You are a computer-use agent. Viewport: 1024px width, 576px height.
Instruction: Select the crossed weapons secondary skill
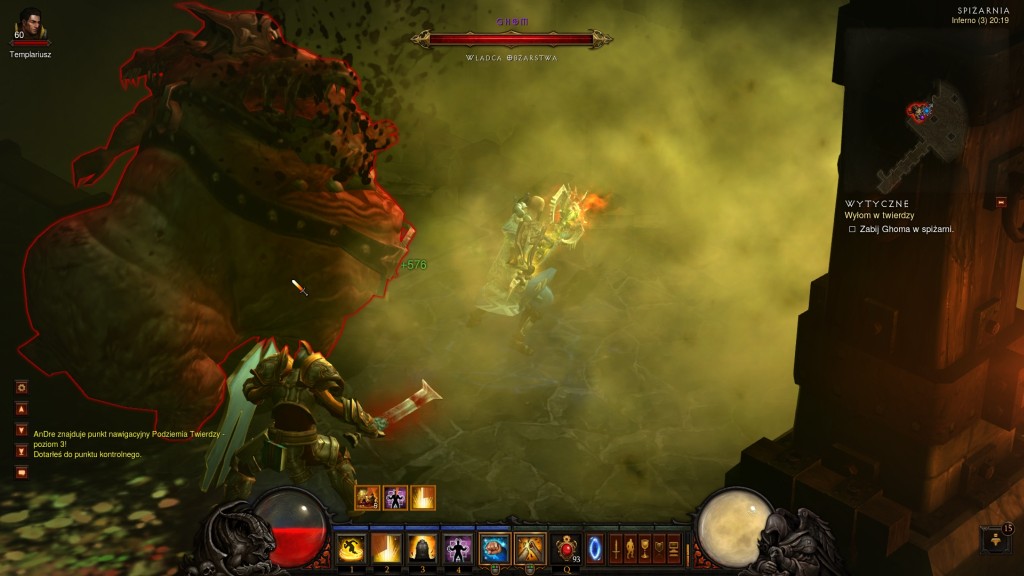(x=529, y=548)
